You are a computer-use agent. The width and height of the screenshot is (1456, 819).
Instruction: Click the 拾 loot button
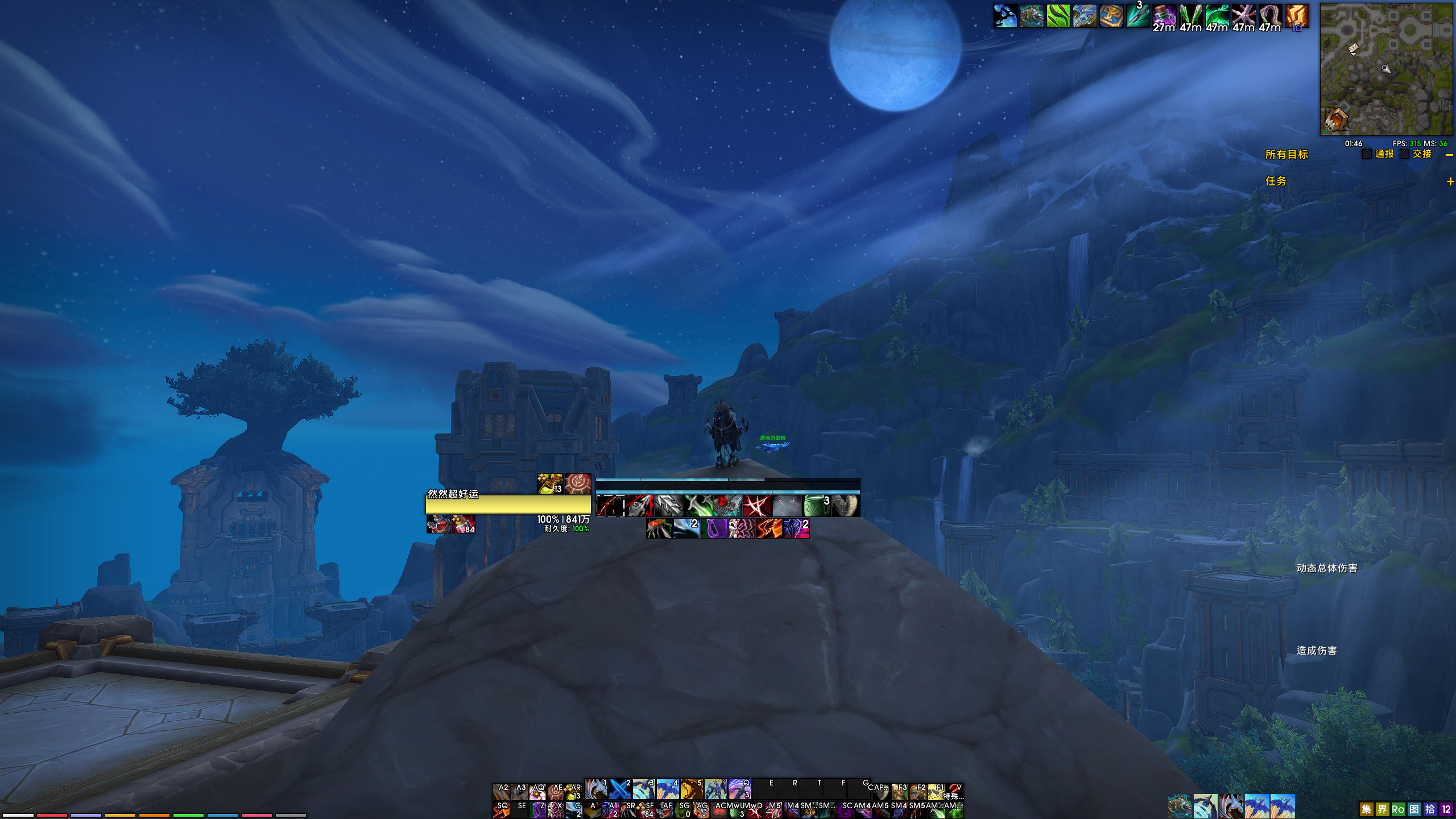[1430, 809]
